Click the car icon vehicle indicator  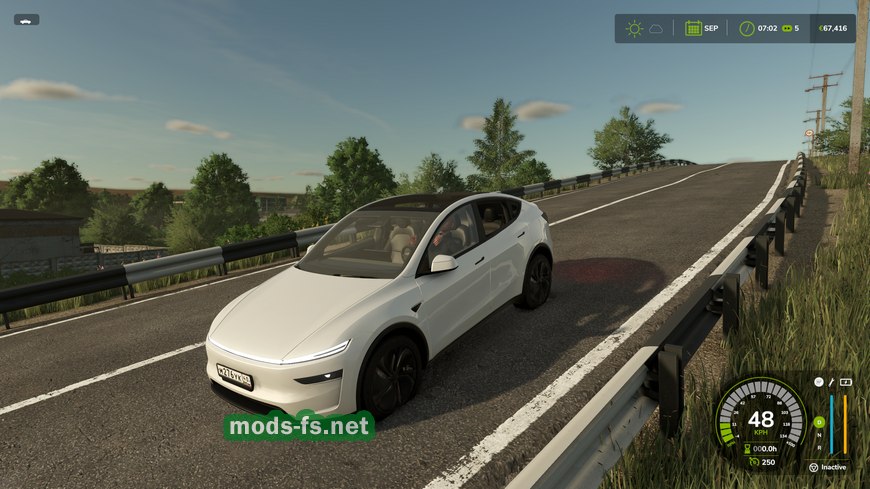click(x=26, y=19)
